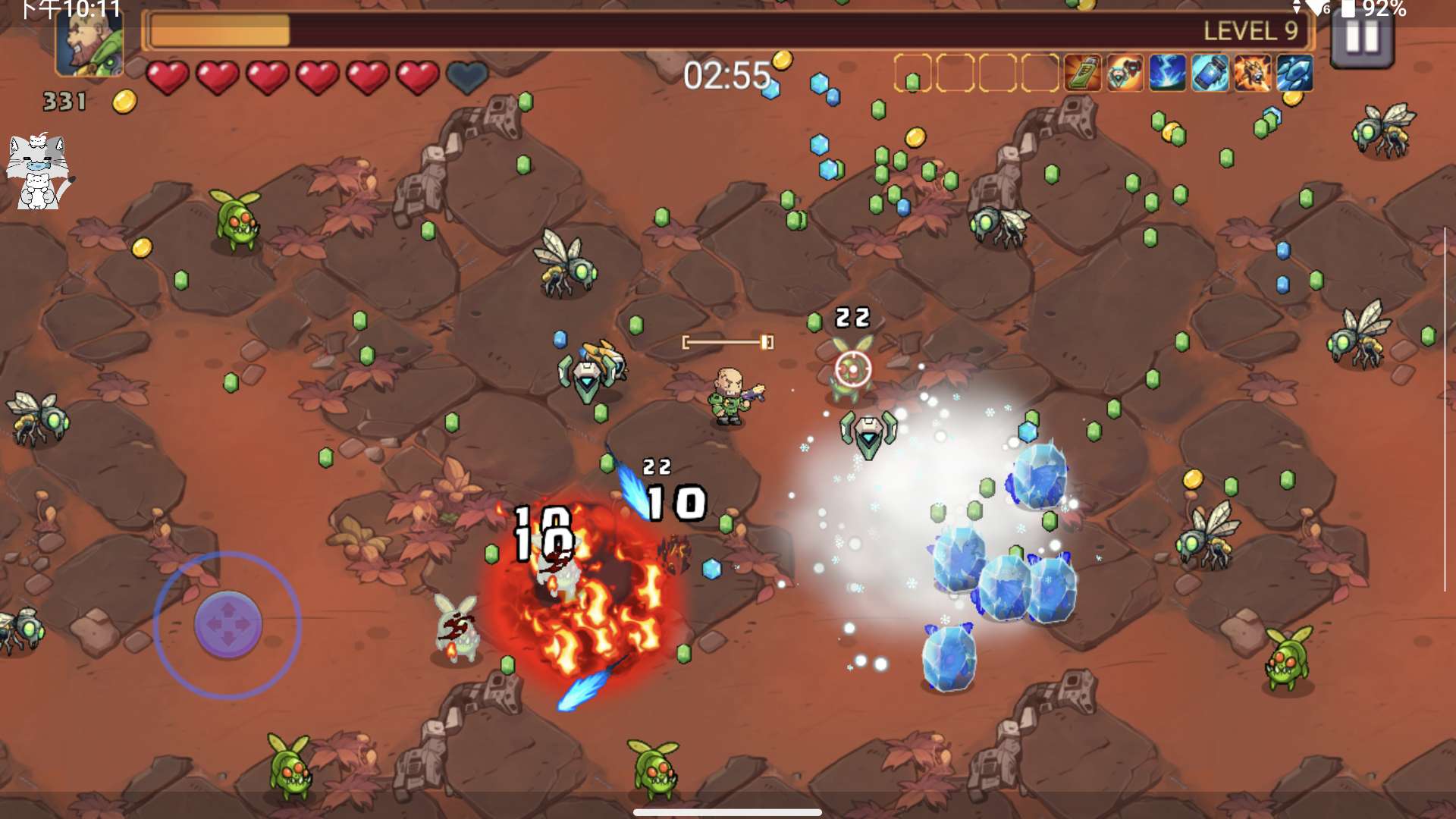This screenshot has width=1456, height=819.
Task: Select the twin drones skill icon
Action: pyautogui.click(x=1125, y=74)
